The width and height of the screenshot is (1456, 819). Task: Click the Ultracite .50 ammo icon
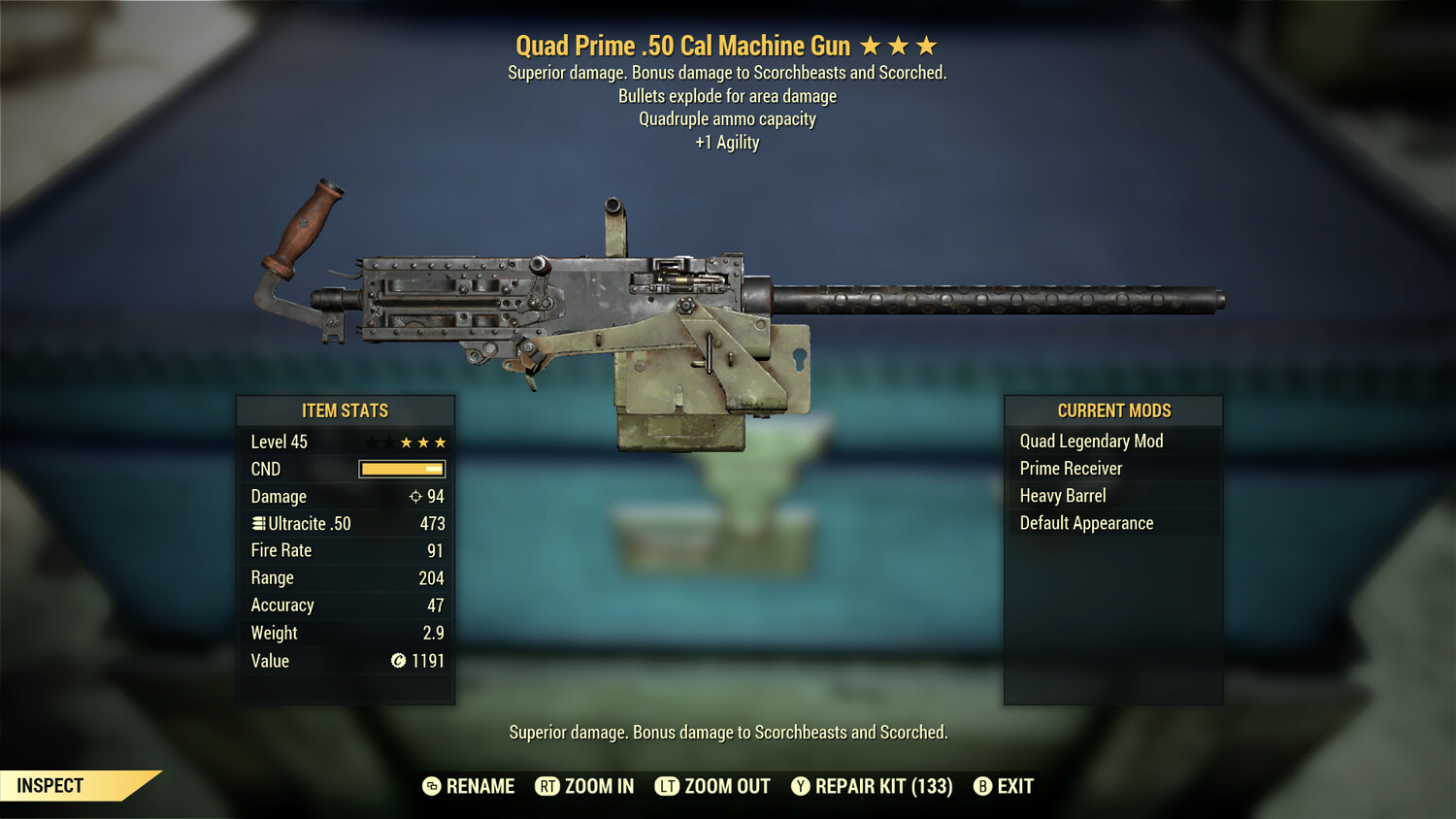[257, 523]
